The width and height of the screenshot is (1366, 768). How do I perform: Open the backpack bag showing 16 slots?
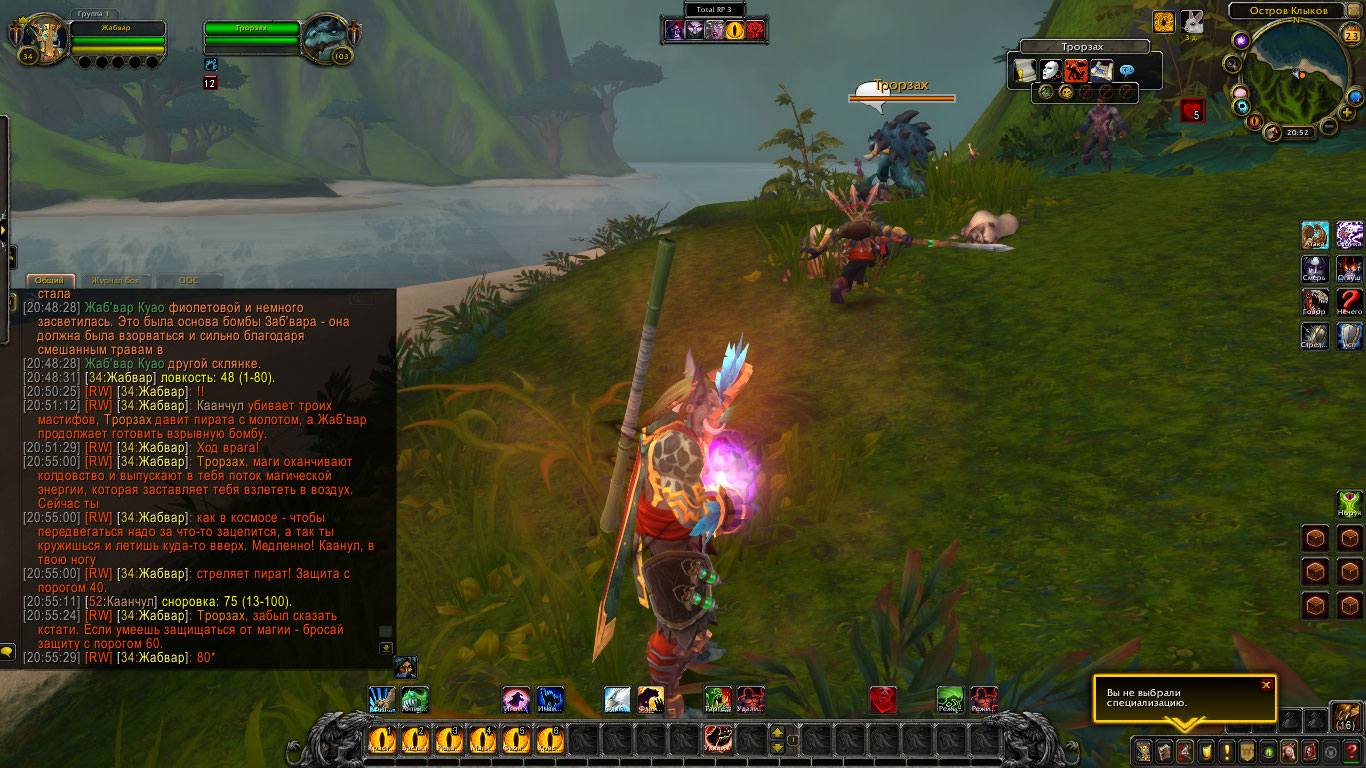coord(1344,716)
